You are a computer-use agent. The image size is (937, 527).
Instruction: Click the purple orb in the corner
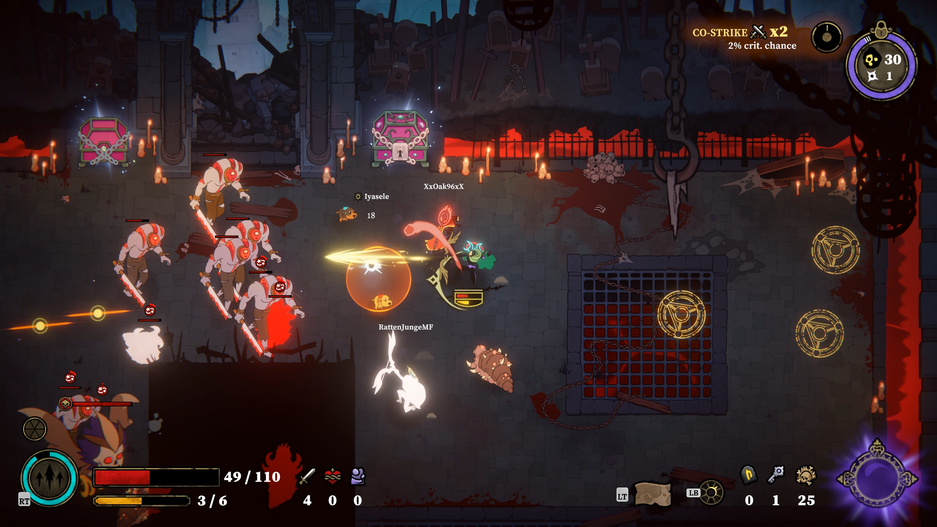point(877,478)
